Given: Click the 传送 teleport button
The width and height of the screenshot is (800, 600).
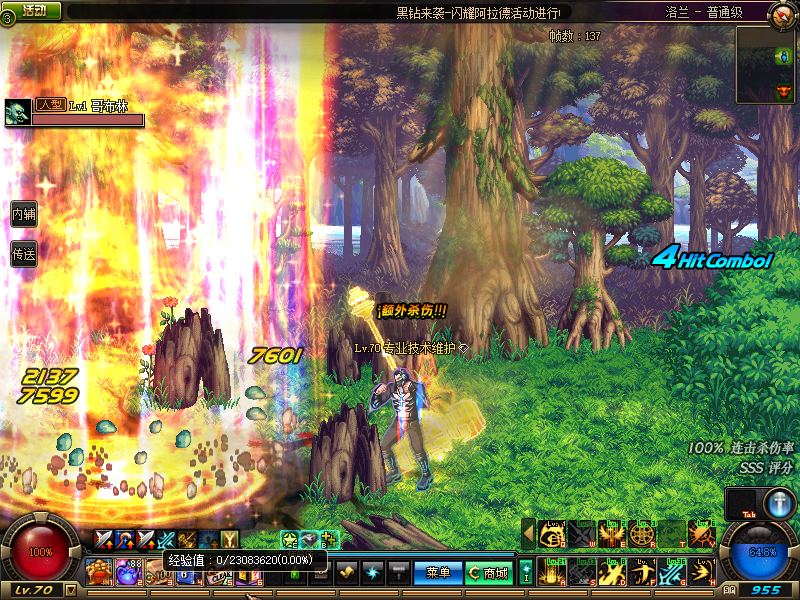Looking at the screenshot, I should 23,255.
